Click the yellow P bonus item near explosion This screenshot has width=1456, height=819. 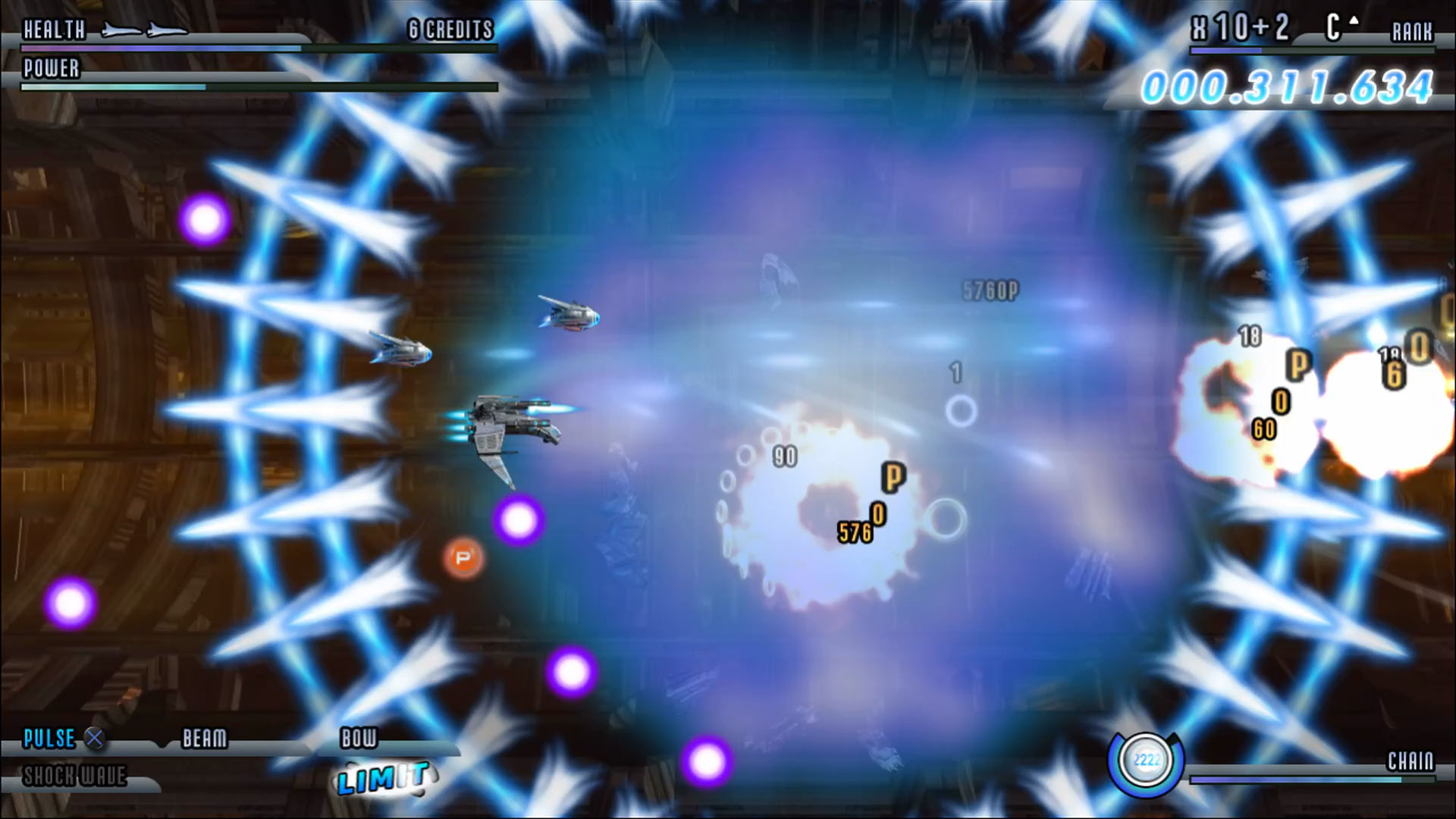pos(895,477)
